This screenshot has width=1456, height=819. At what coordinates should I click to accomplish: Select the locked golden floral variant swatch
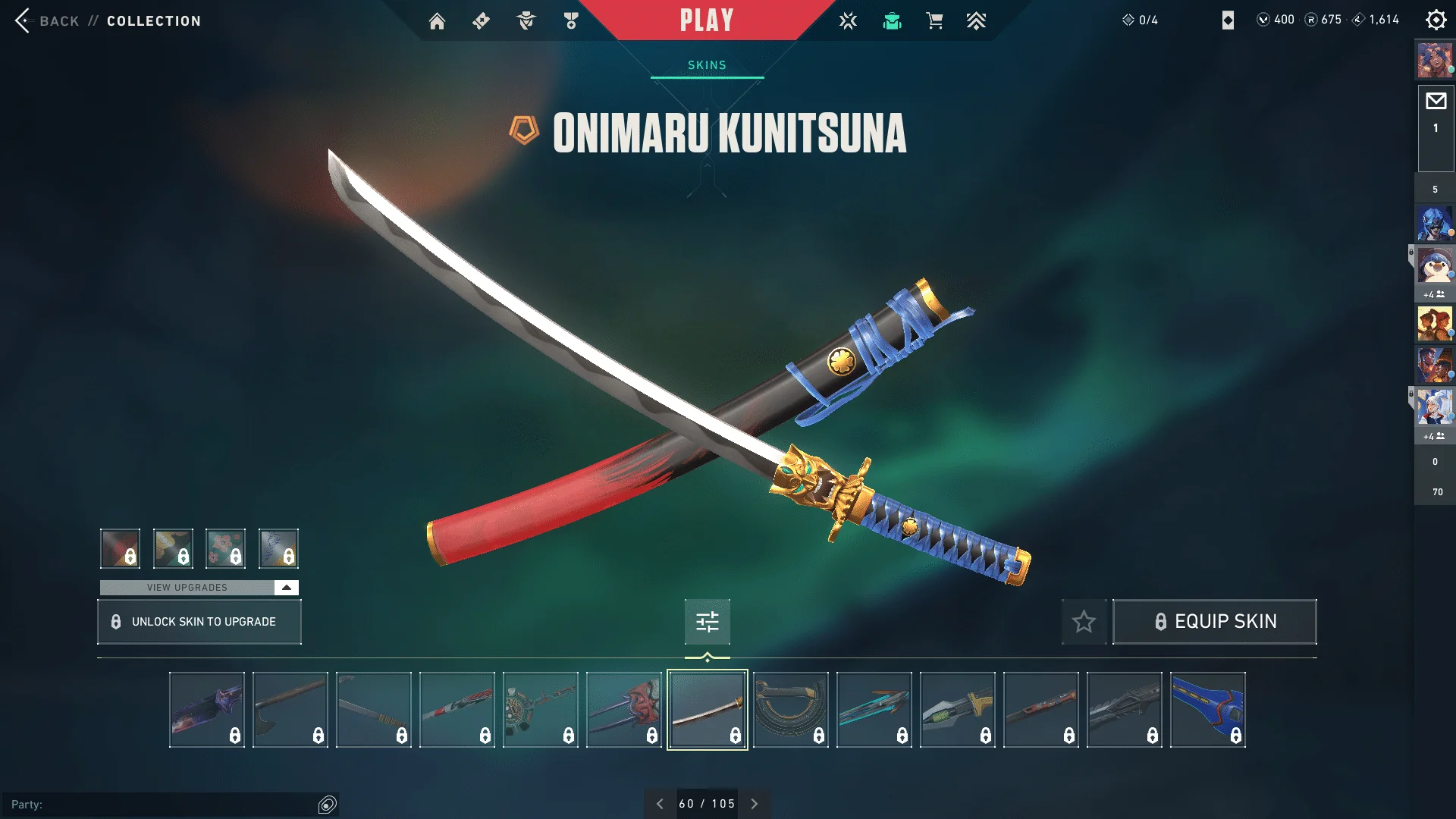click(173, 548)
